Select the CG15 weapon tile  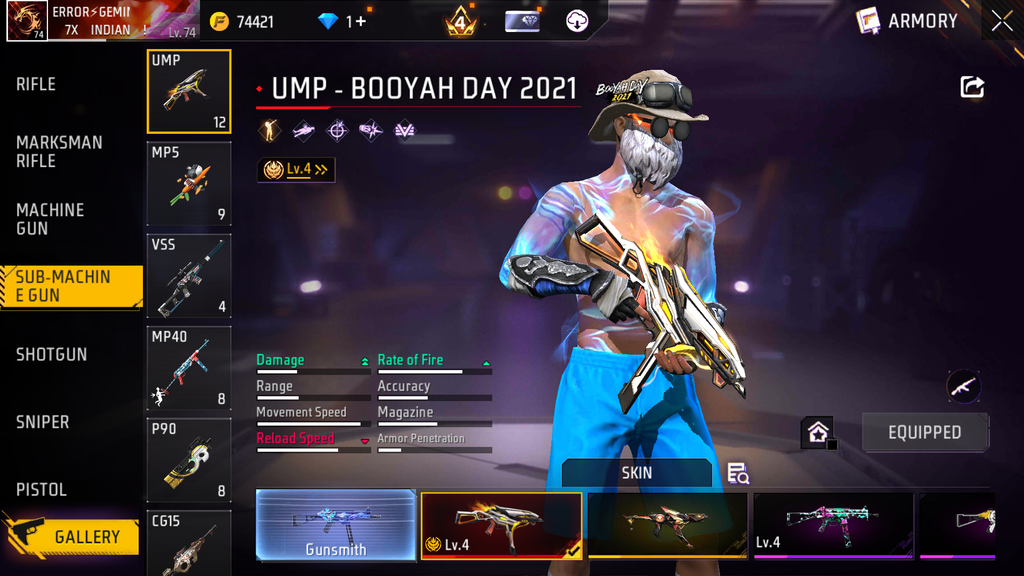pyautogui.click(x=189, y=543)
